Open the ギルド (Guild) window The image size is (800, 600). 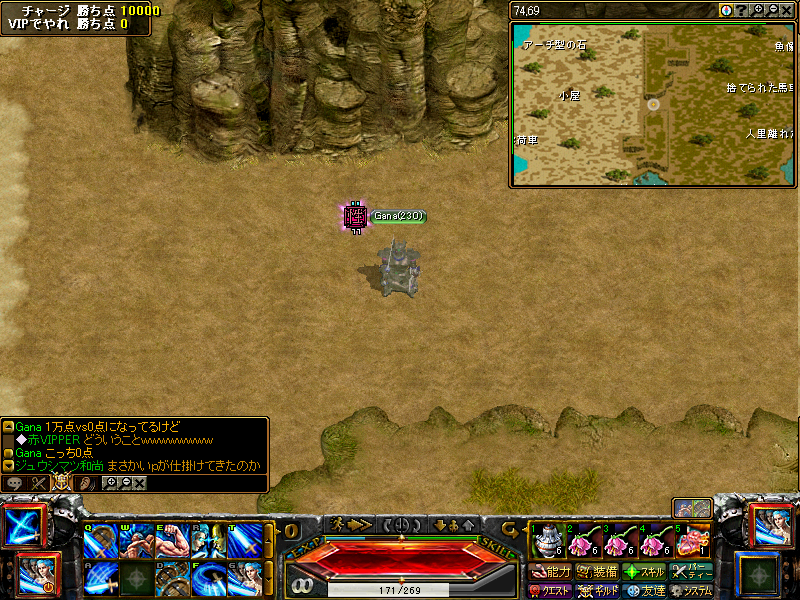click(x=597, y=591)
